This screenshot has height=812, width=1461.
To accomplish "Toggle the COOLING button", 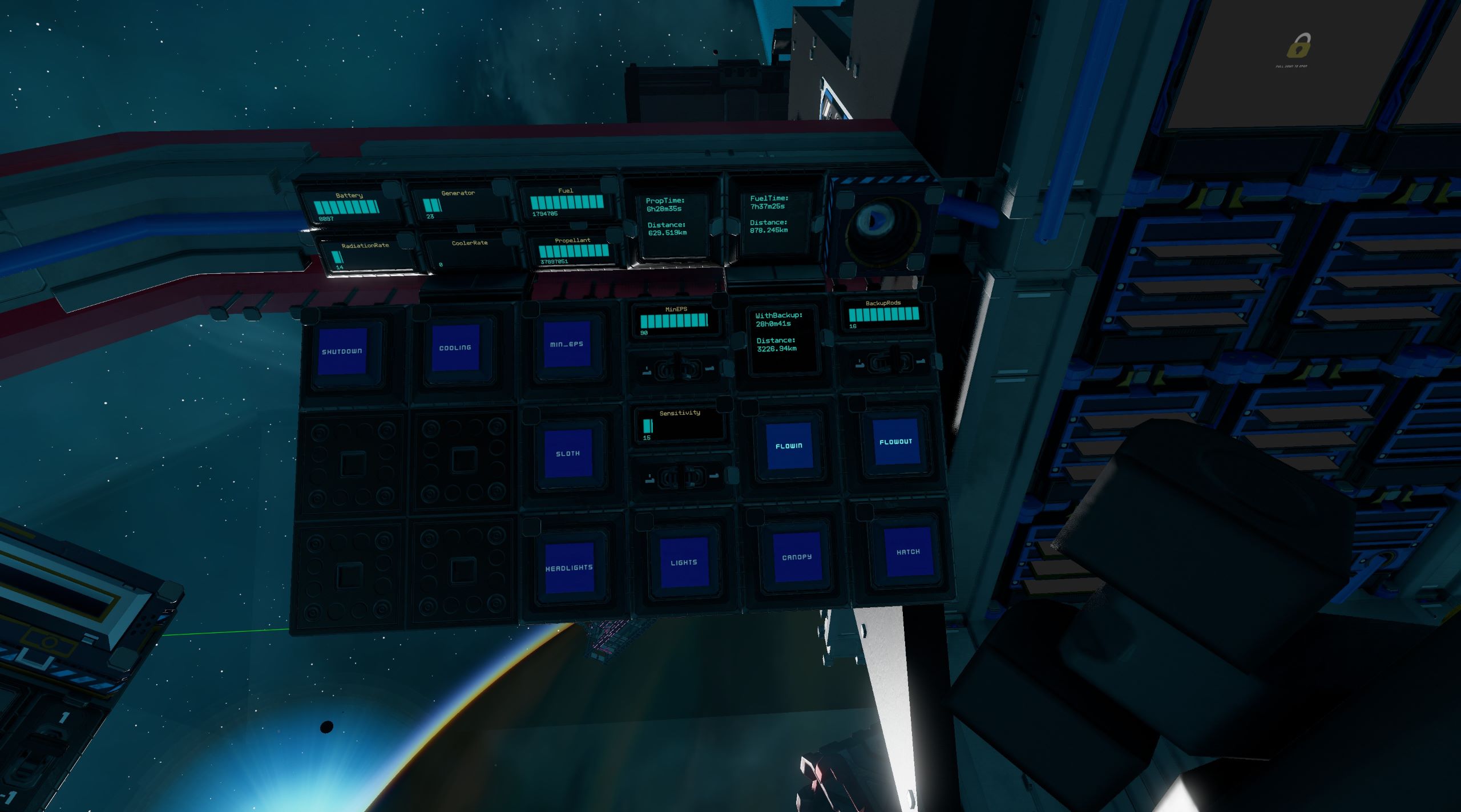I will [455, 348].
